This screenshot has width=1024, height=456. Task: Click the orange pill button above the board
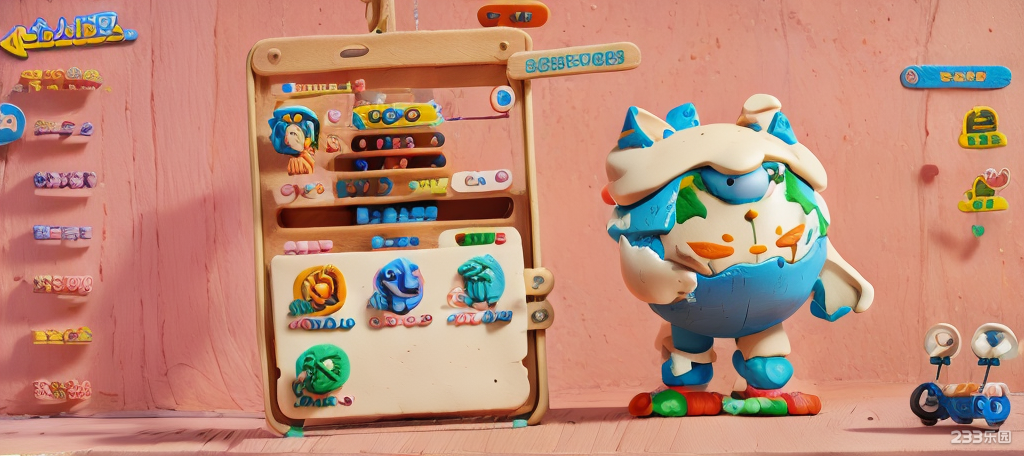click(512, 15)
